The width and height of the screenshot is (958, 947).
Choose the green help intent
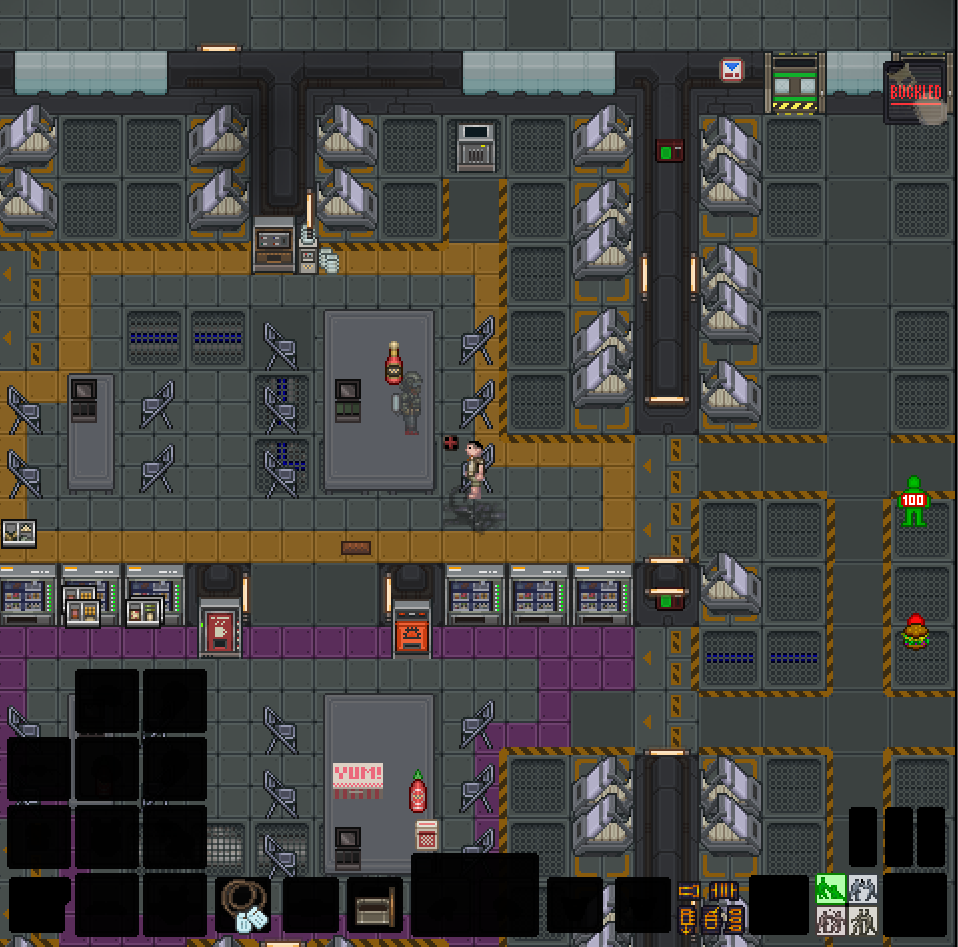830,888
